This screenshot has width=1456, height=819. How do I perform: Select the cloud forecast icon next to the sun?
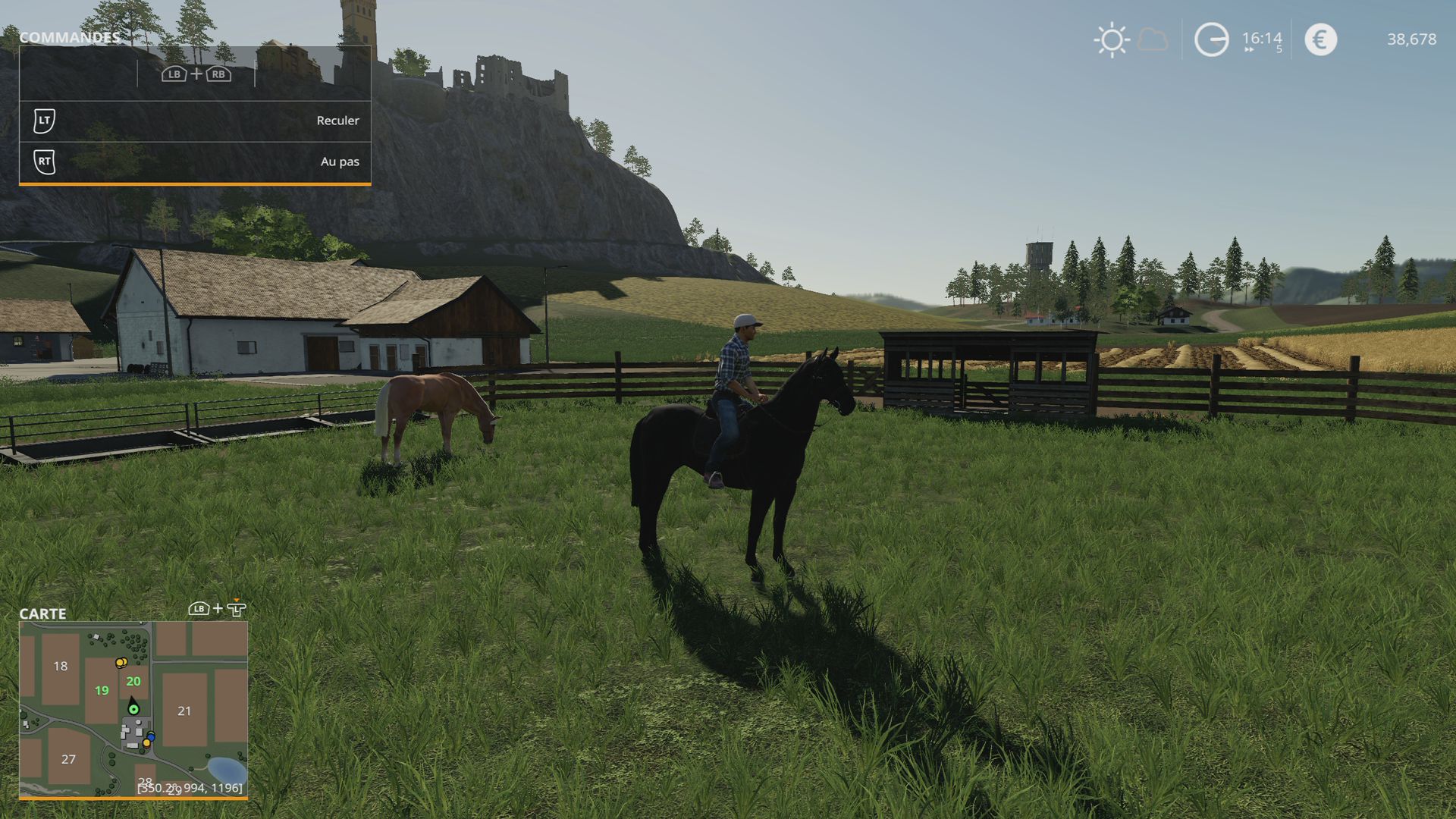pos(1153,40)
